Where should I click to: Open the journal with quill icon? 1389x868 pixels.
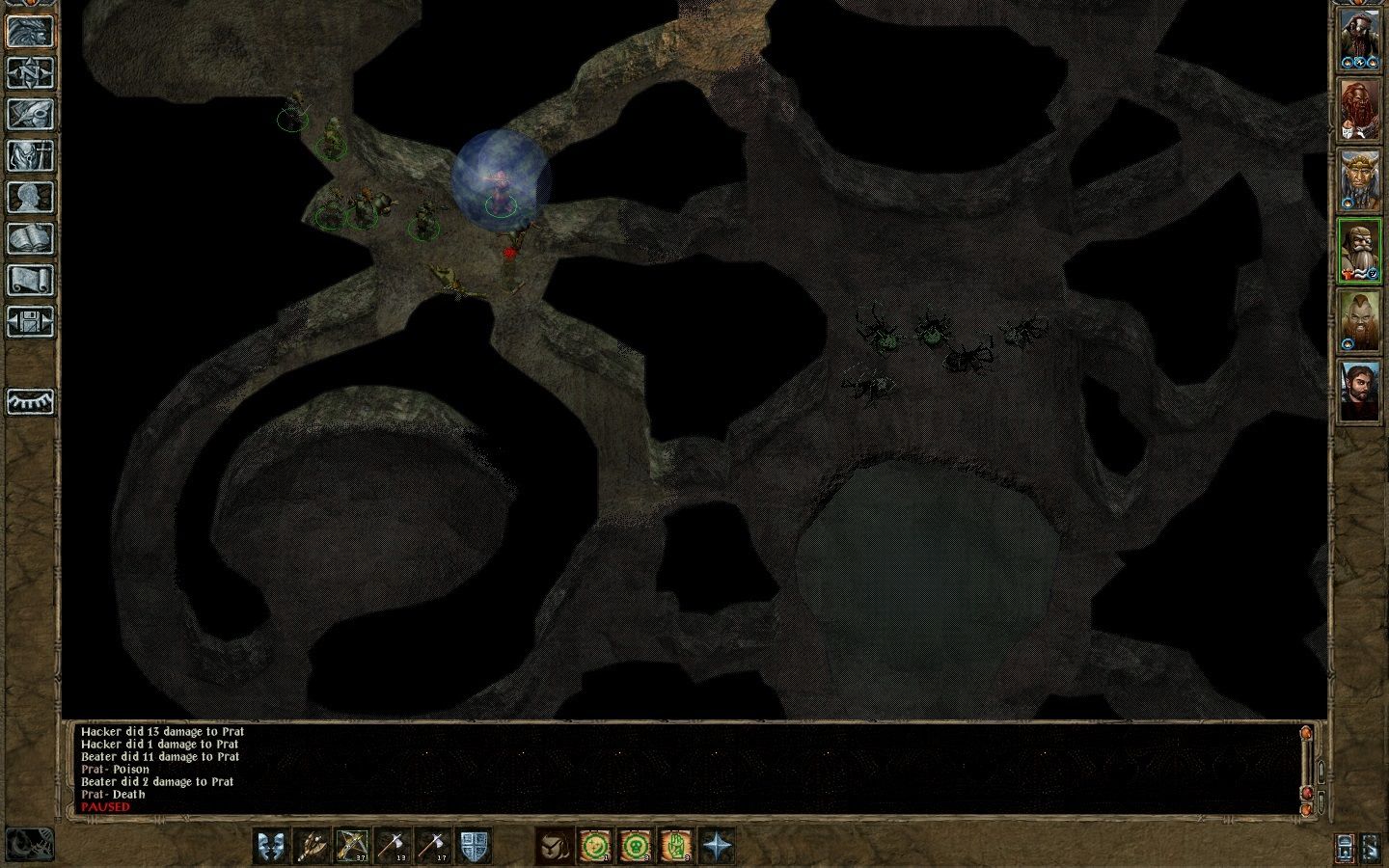tap(30, 114)
